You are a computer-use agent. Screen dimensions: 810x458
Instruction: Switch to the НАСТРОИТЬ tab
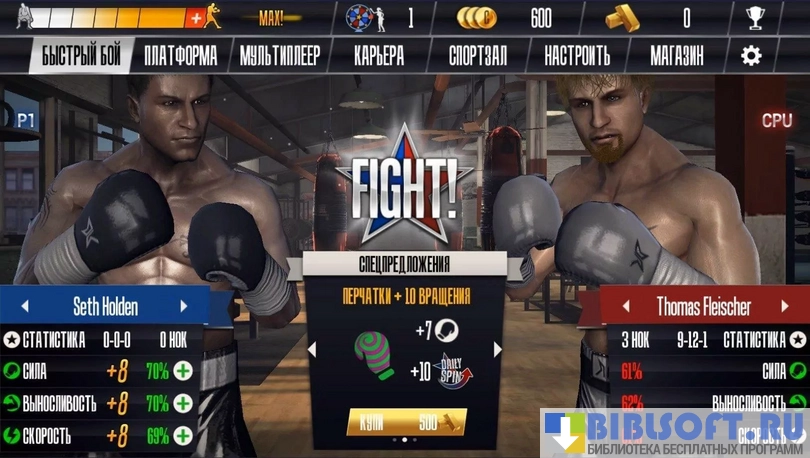(x=577, y=56)
